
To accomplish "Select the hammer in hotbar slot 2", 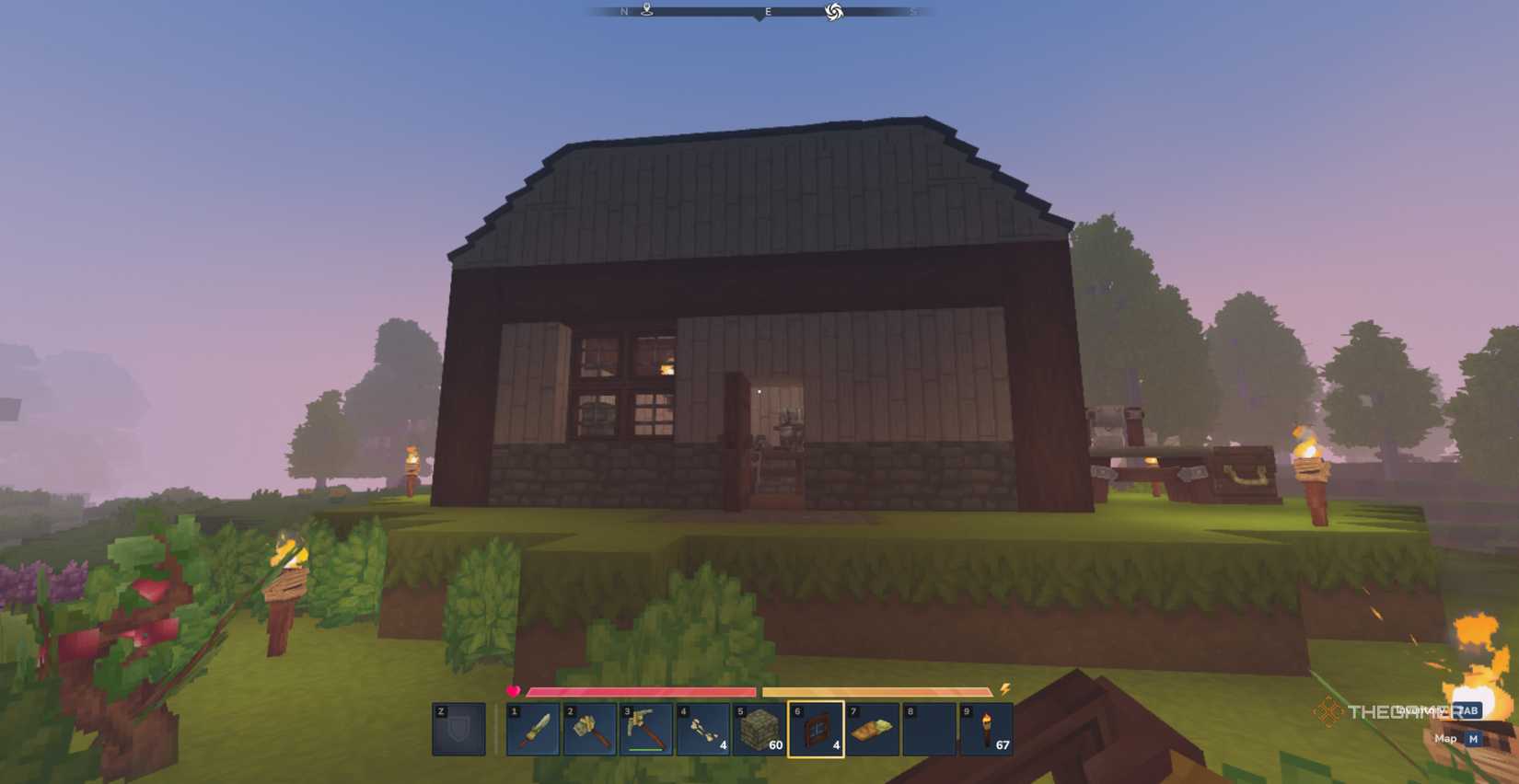I will [x=590, y=730].
